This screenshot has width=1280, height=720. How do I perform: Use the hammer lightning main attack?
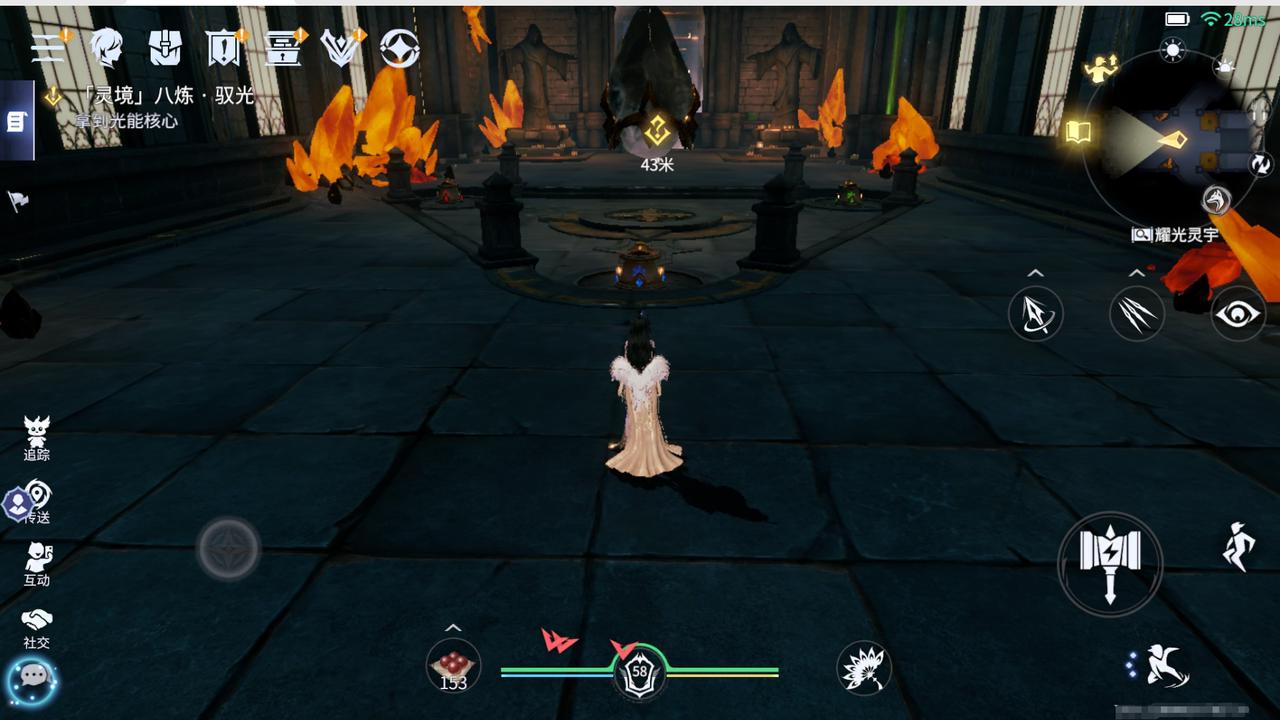[1110, 563]
